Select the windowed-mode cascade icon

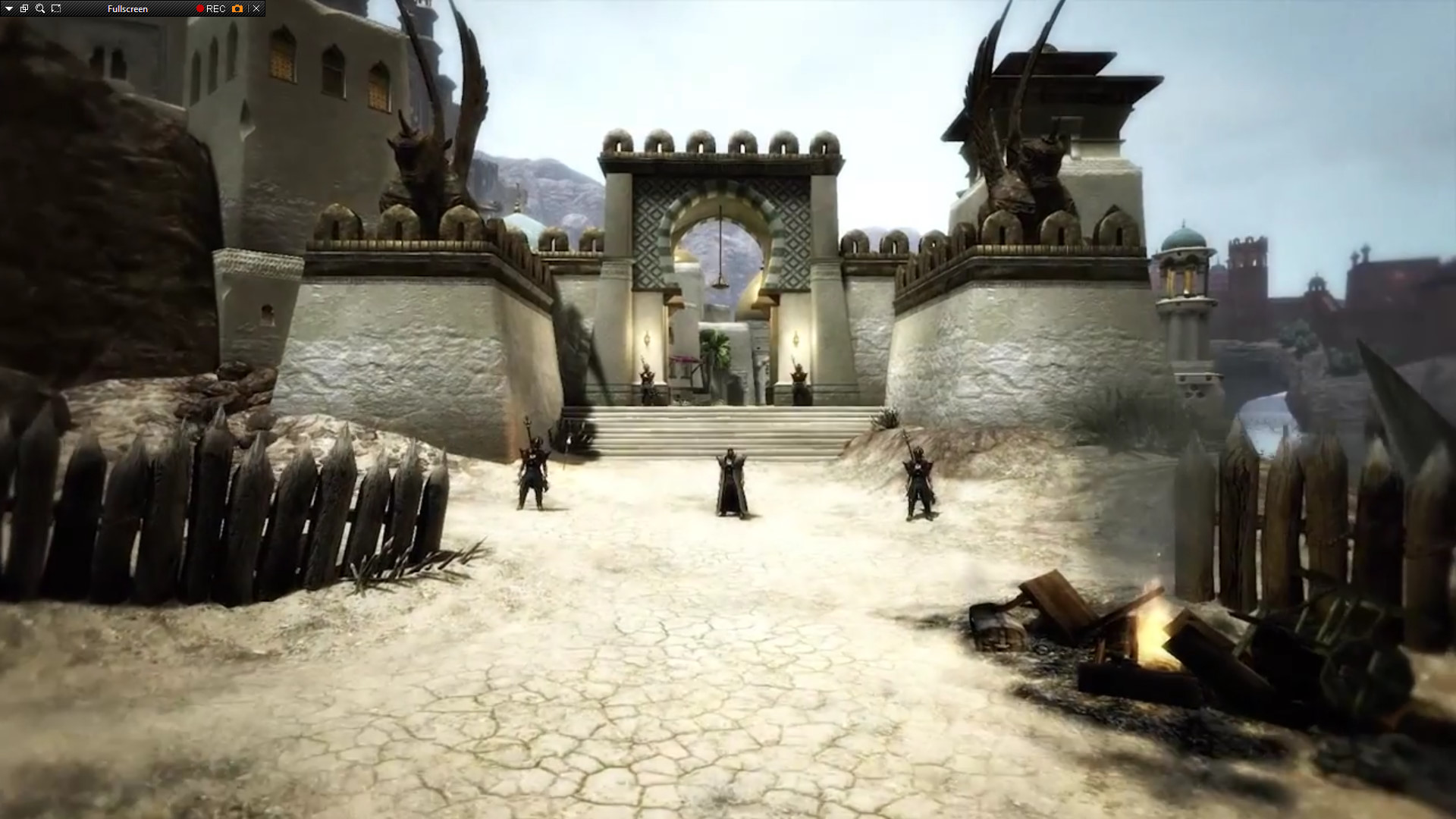[x=24, y=9]
